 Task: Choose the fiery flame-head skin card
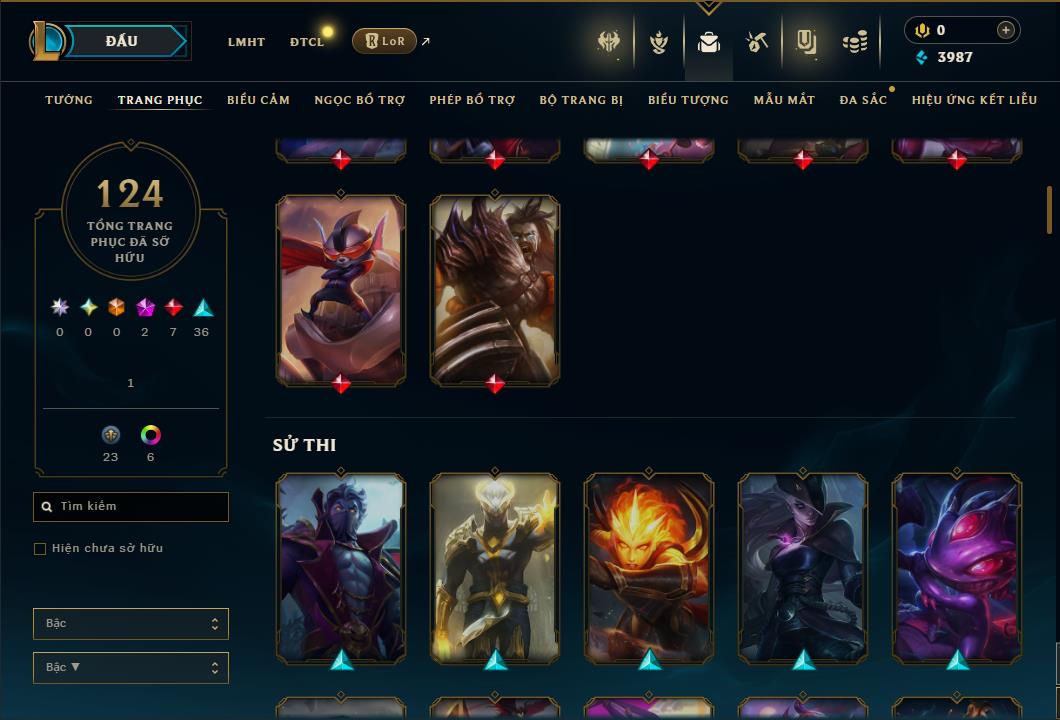pyautogui.click(x=649, y=567)
